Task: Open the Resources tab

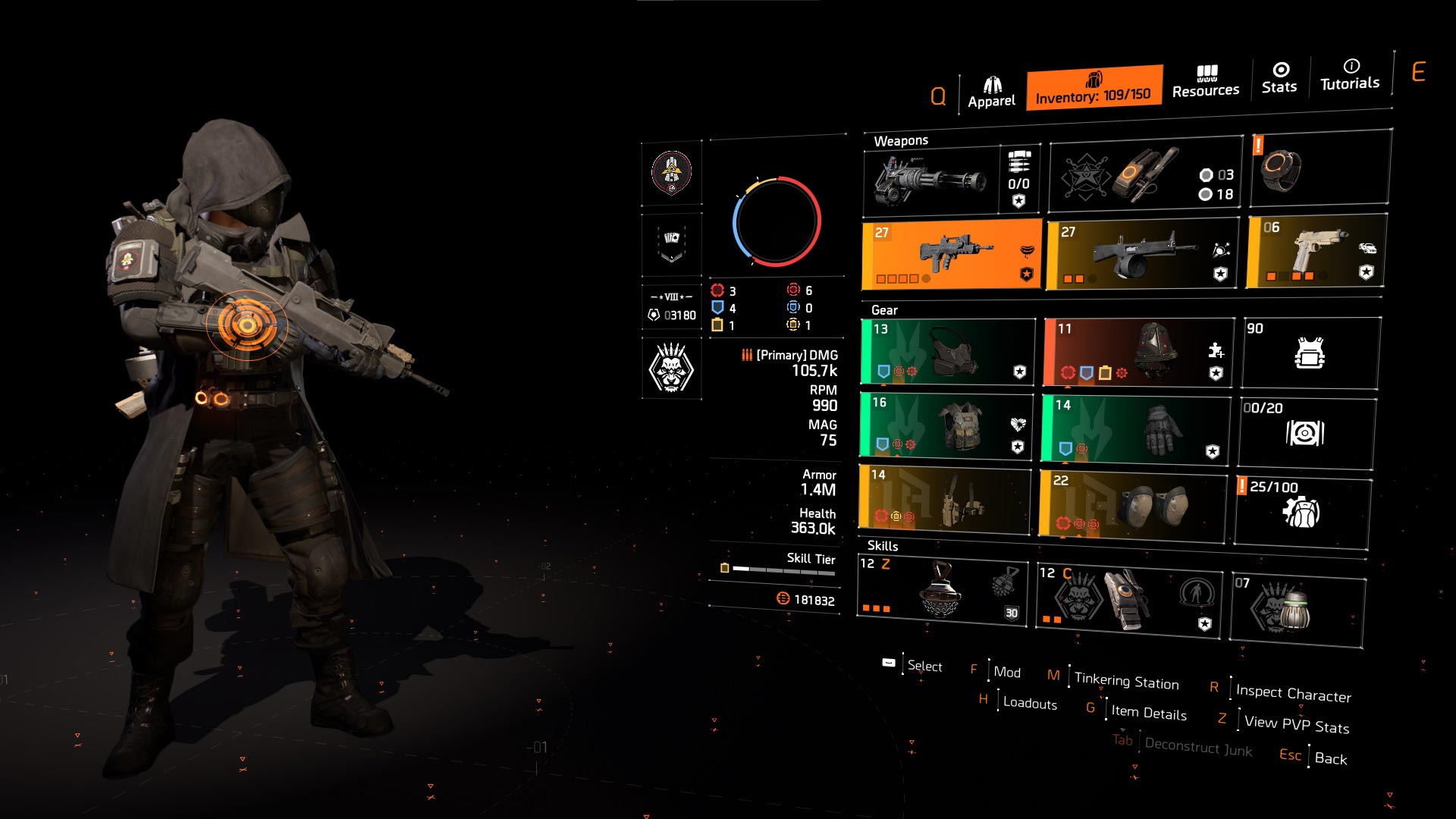Action: point(1205,83)
